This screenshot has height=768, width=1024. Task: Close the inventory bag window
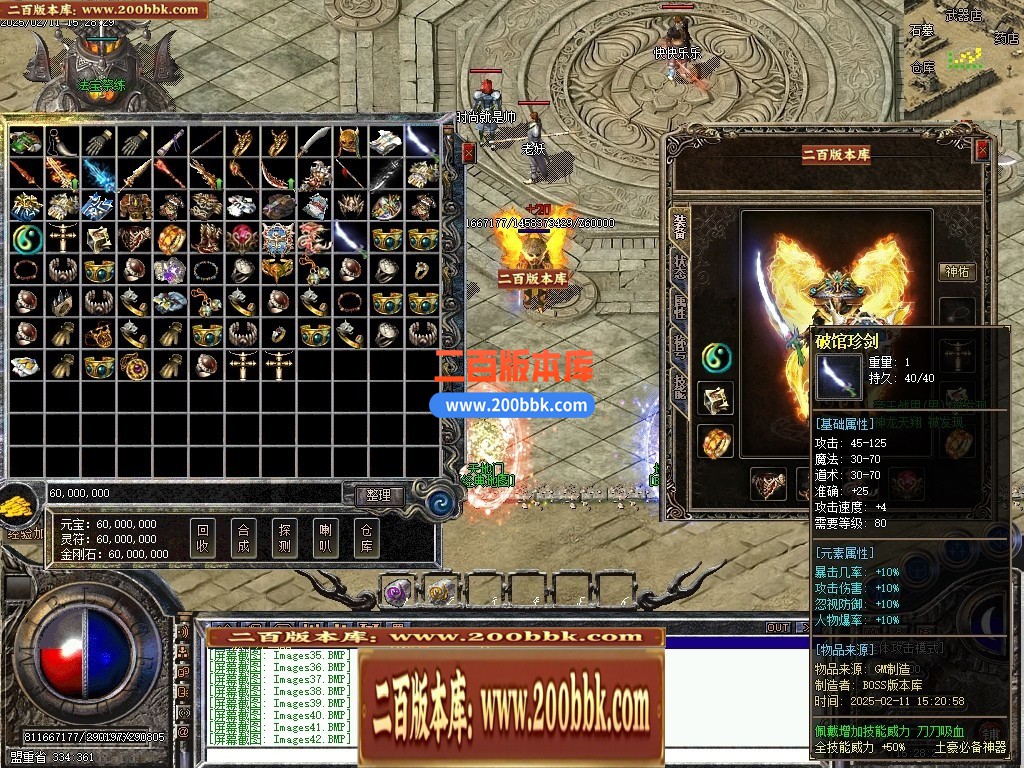pyautogui.click(x=469, y=152)
